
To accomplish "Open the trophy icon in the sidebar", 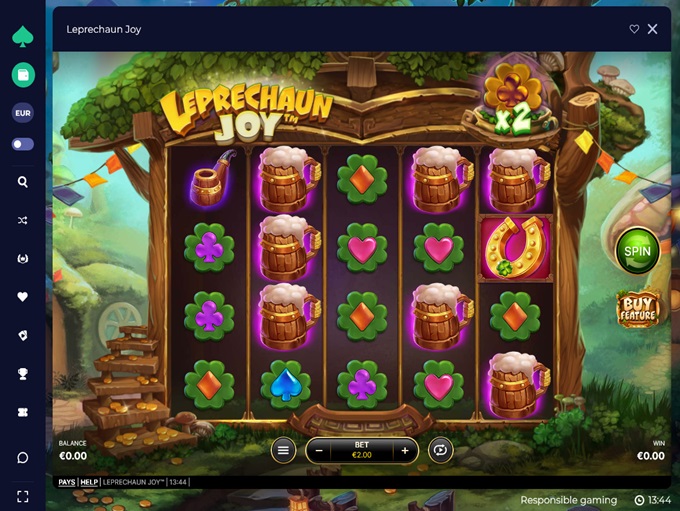I will coord(23,374).
